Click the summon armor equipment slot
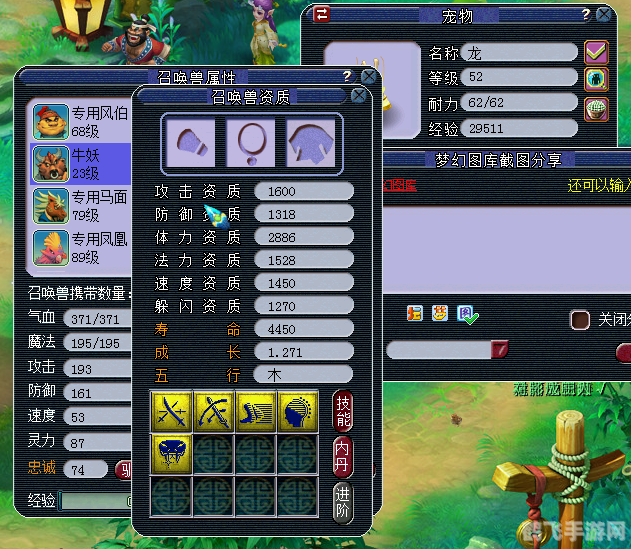This screenshot has width=631, height=549. (x=311, y=141)
